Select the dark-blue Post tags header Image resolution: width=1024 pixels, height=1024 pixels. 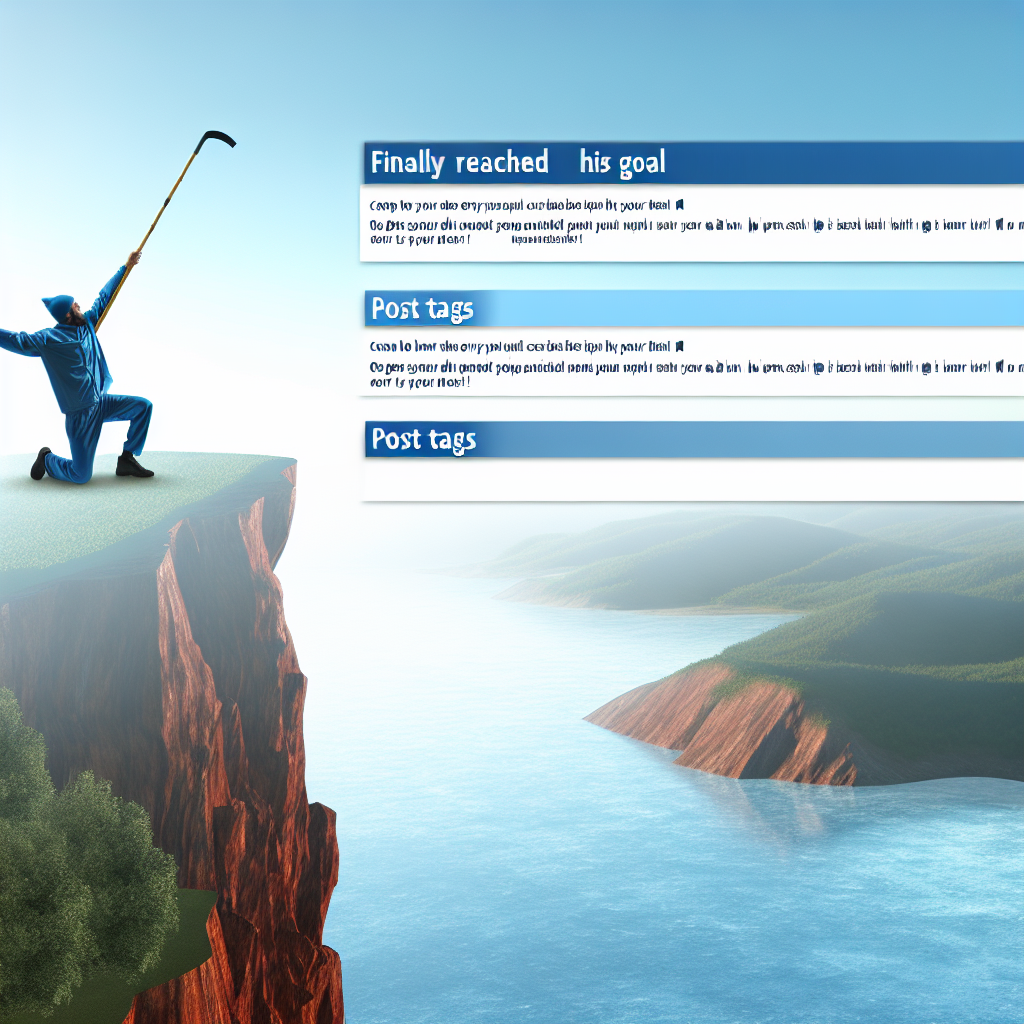(x=424, y=439)
